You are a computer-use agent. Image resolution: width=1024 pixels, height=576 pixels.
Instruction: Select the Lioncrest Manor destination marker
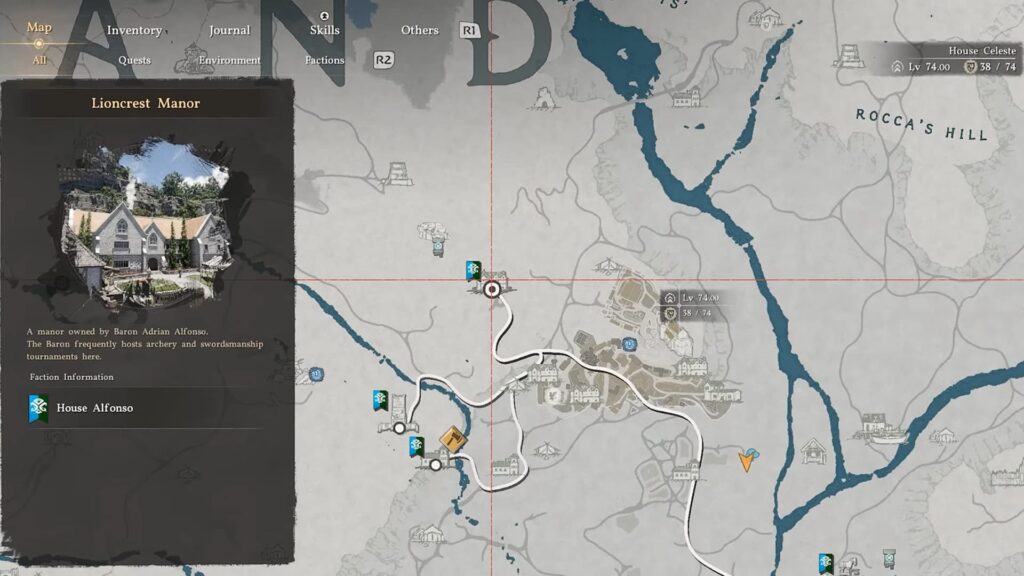[x=491, y=290]
